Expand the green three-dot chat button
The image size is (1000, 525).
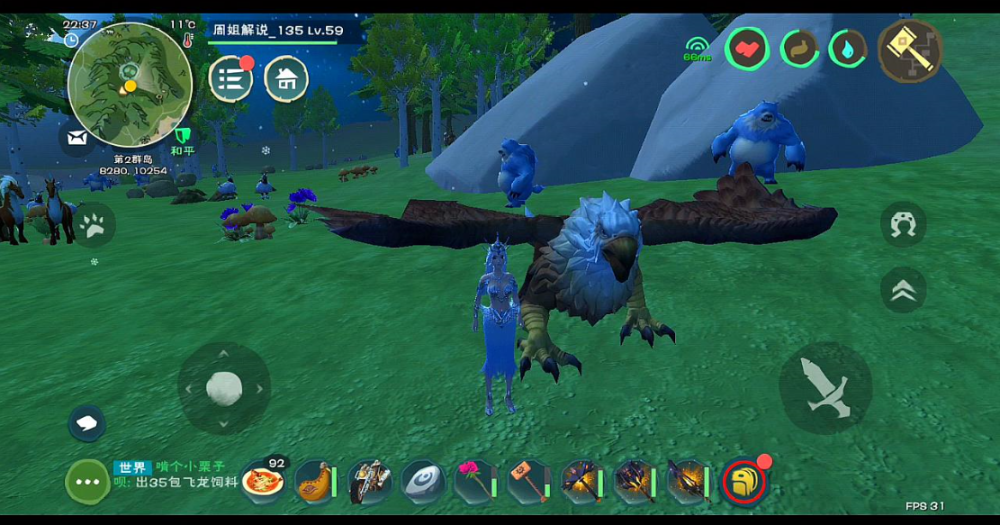(87, 482)
